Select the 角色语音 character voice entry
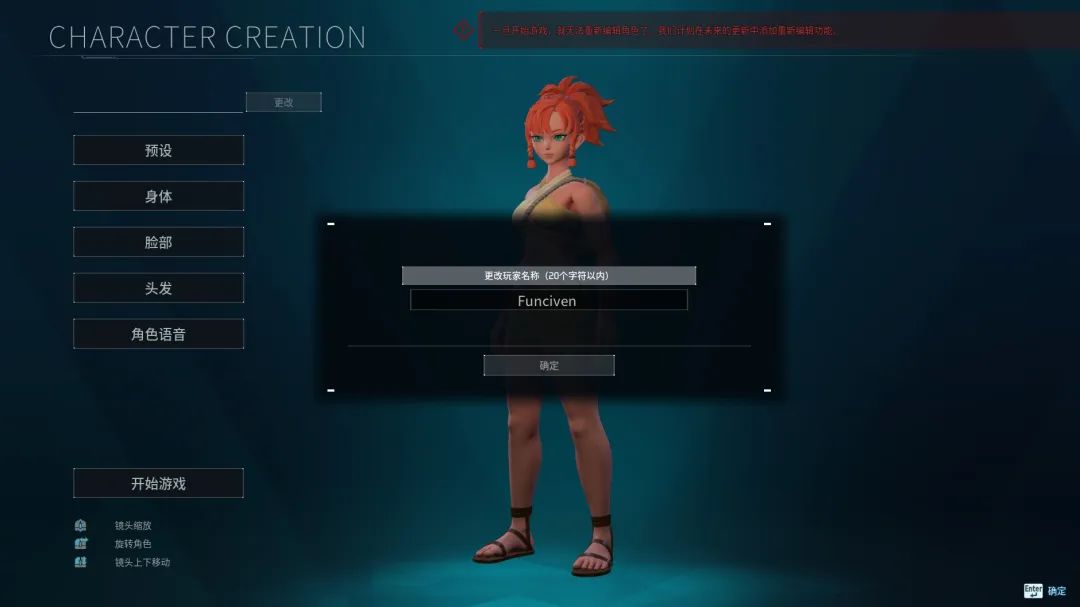 pos(158,334)
